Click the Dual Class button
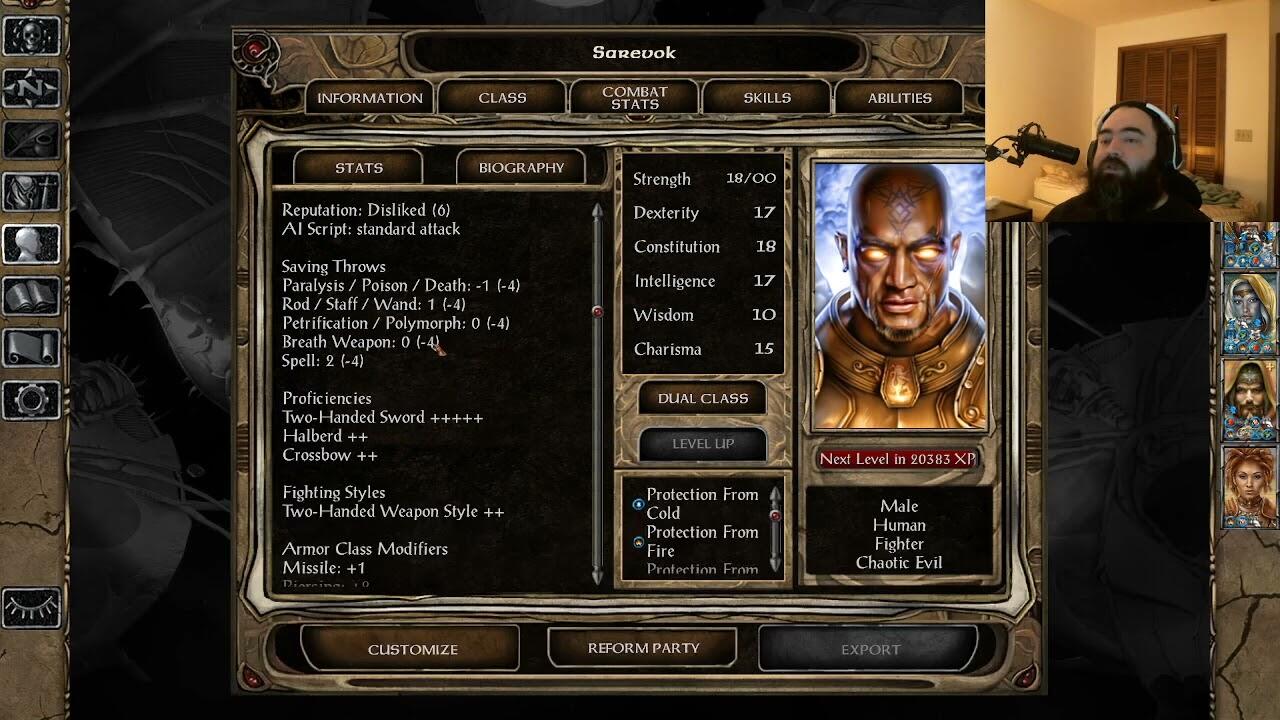The width and height of the screenshot is (1280, 720). [x=702, y=398]
